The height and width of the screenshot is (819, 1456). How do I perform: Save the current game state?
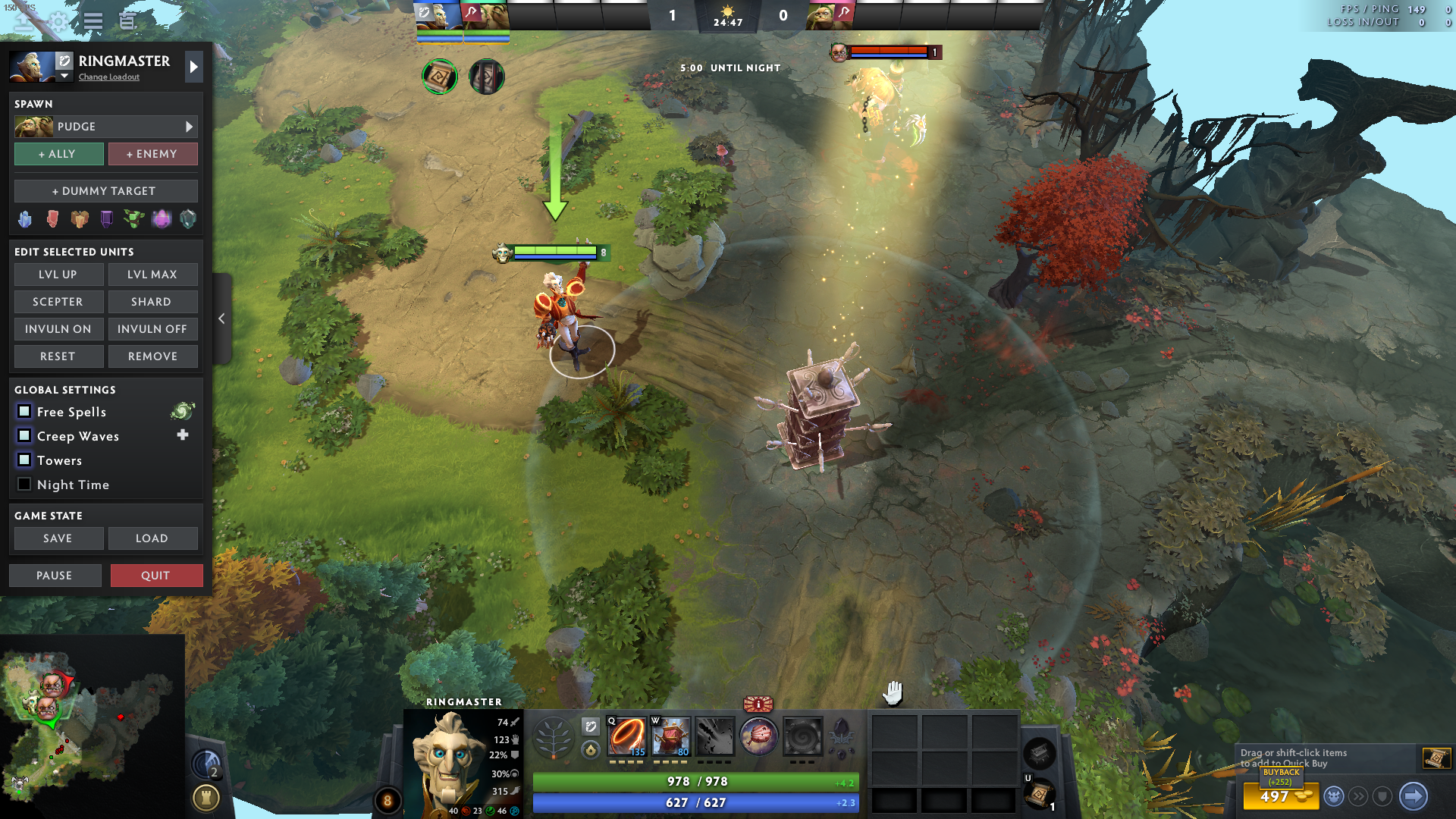tap(58, 538)
